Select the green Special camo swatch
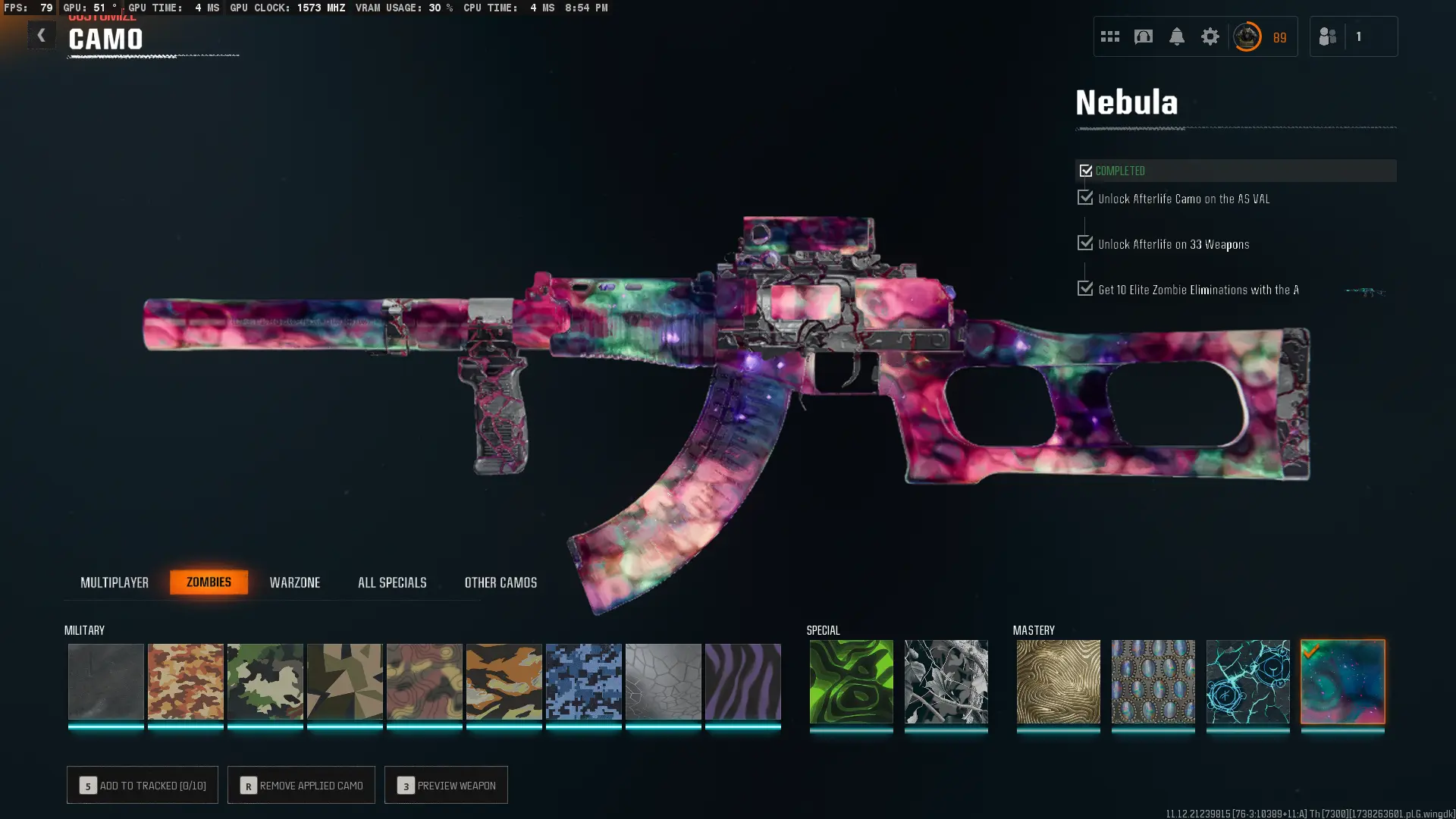This screenshot has height=819, width=1456. [851, 682]
